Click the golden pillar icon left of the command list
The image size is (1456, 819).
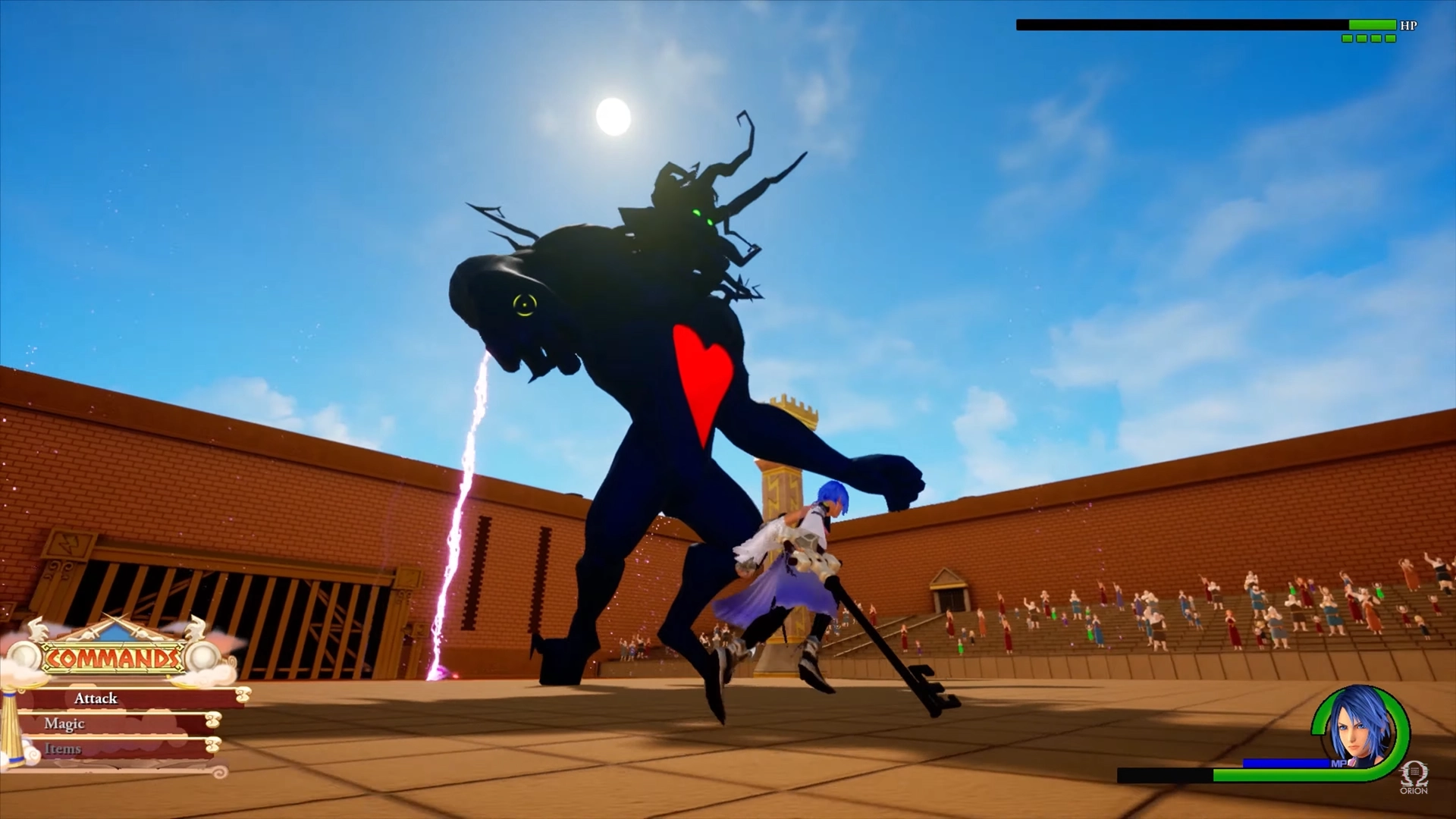point(11,726)
